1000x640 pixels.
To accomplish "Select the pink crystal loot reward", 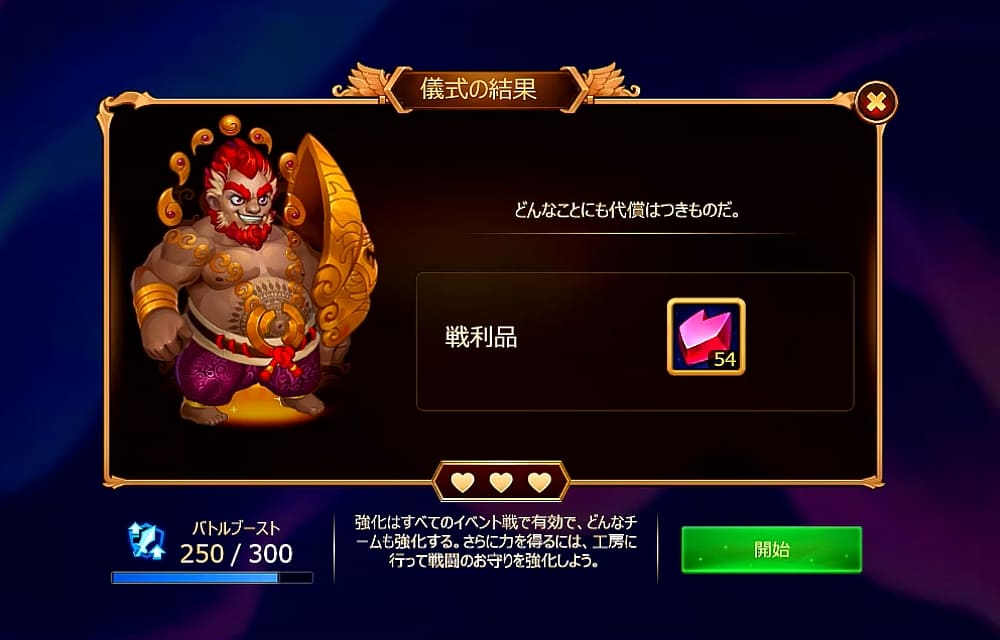I will coord(706,337).
